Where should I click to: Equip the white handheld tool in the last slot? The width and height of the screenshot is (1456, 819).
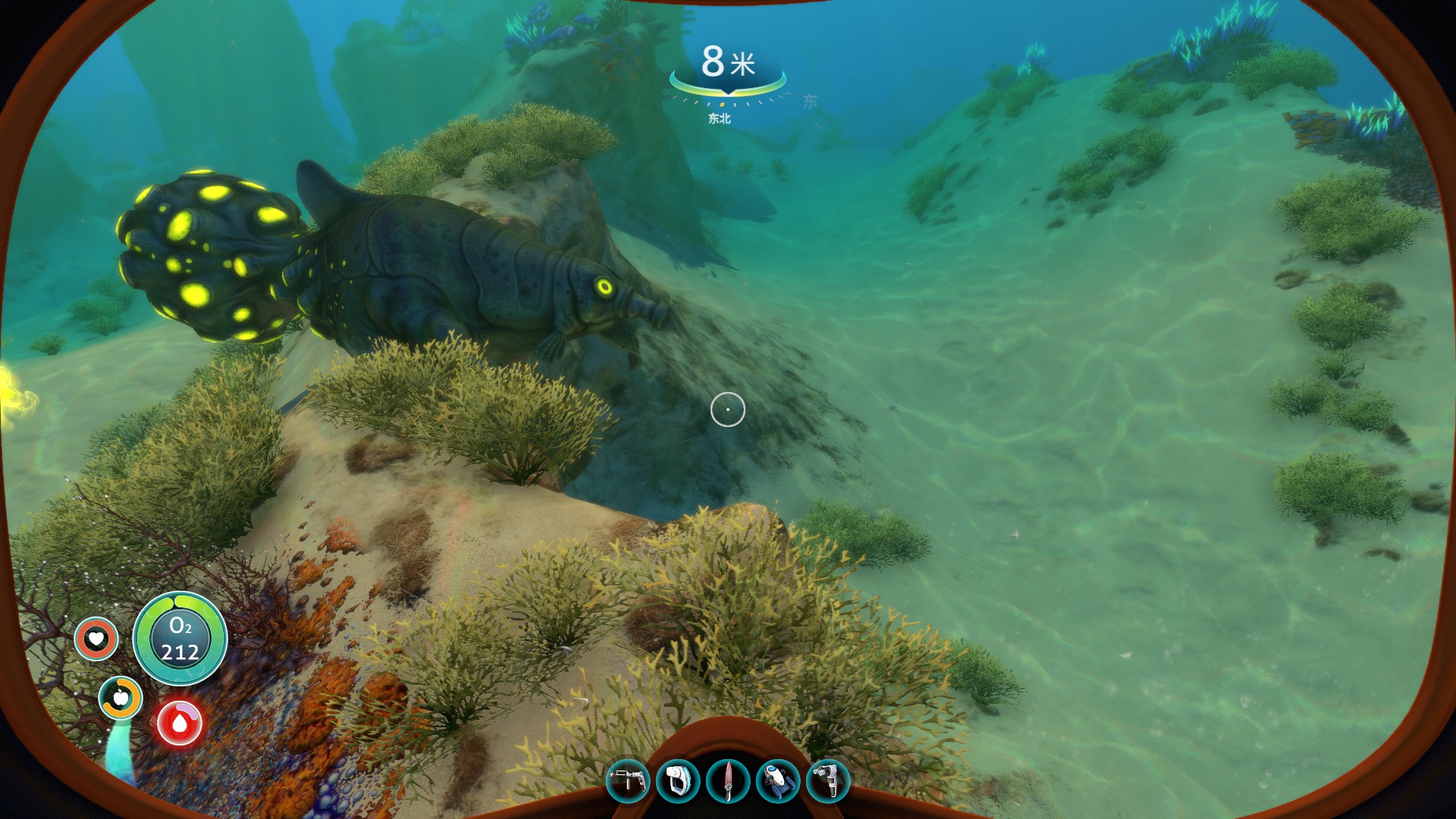tap(827, 781)
